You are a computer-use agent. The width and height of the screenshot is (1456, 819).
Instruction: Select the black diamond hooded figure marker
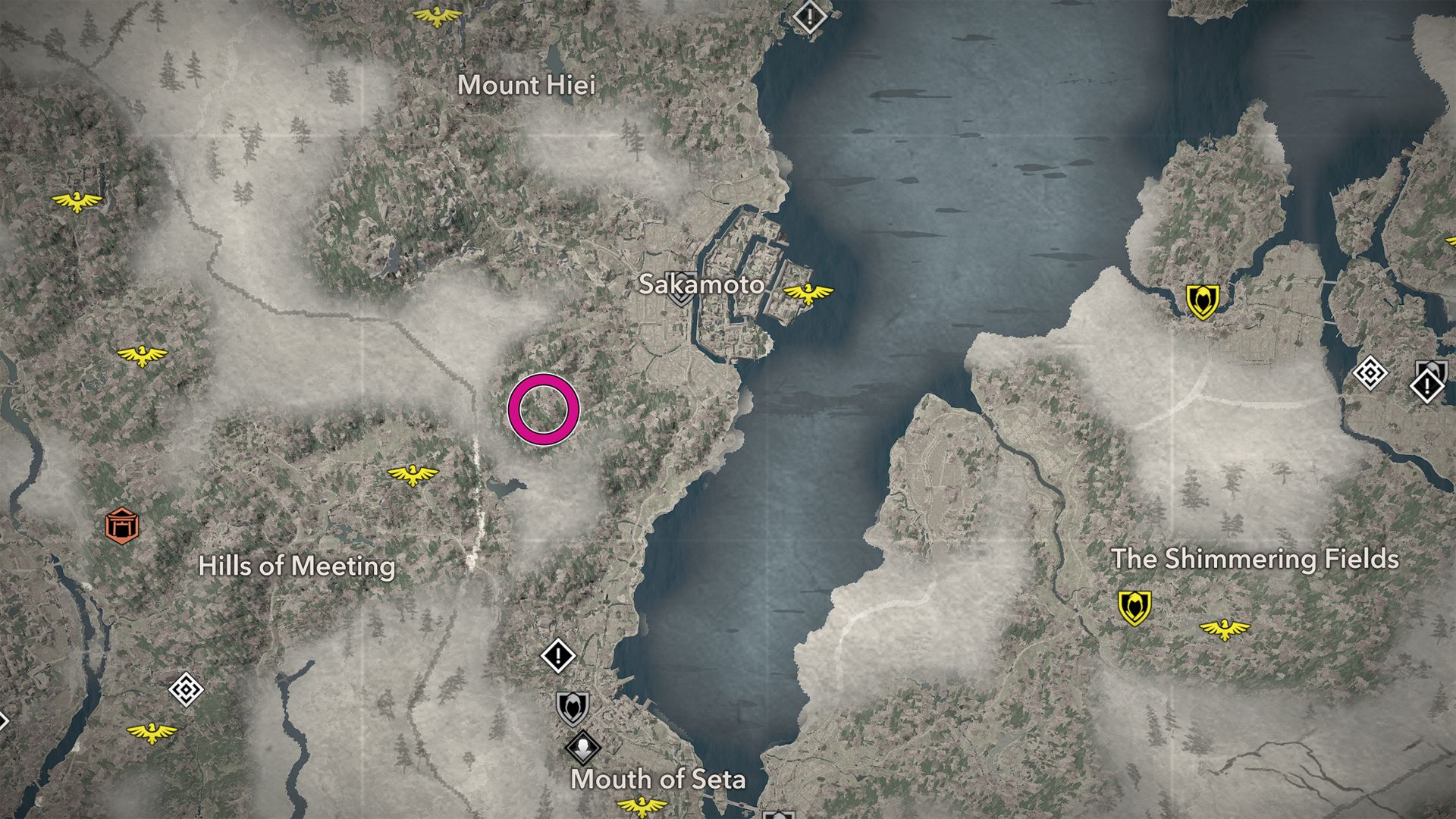pyautogui.click(x=583, y=747)
